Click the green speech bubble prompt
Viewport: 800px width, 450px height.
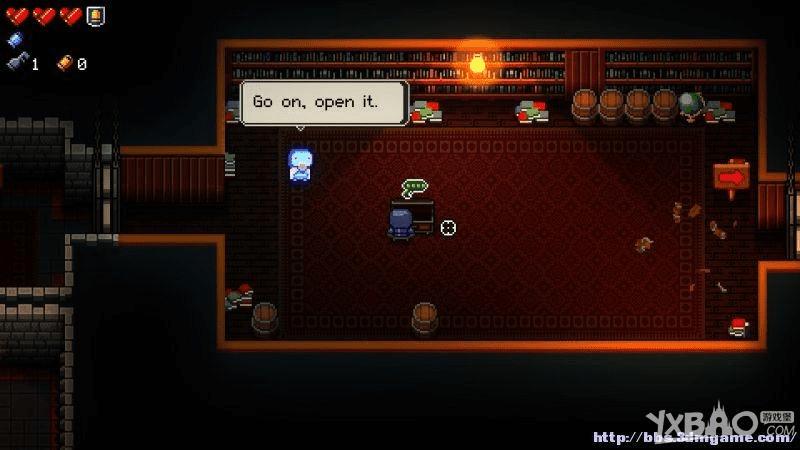(x=414, y=187)
